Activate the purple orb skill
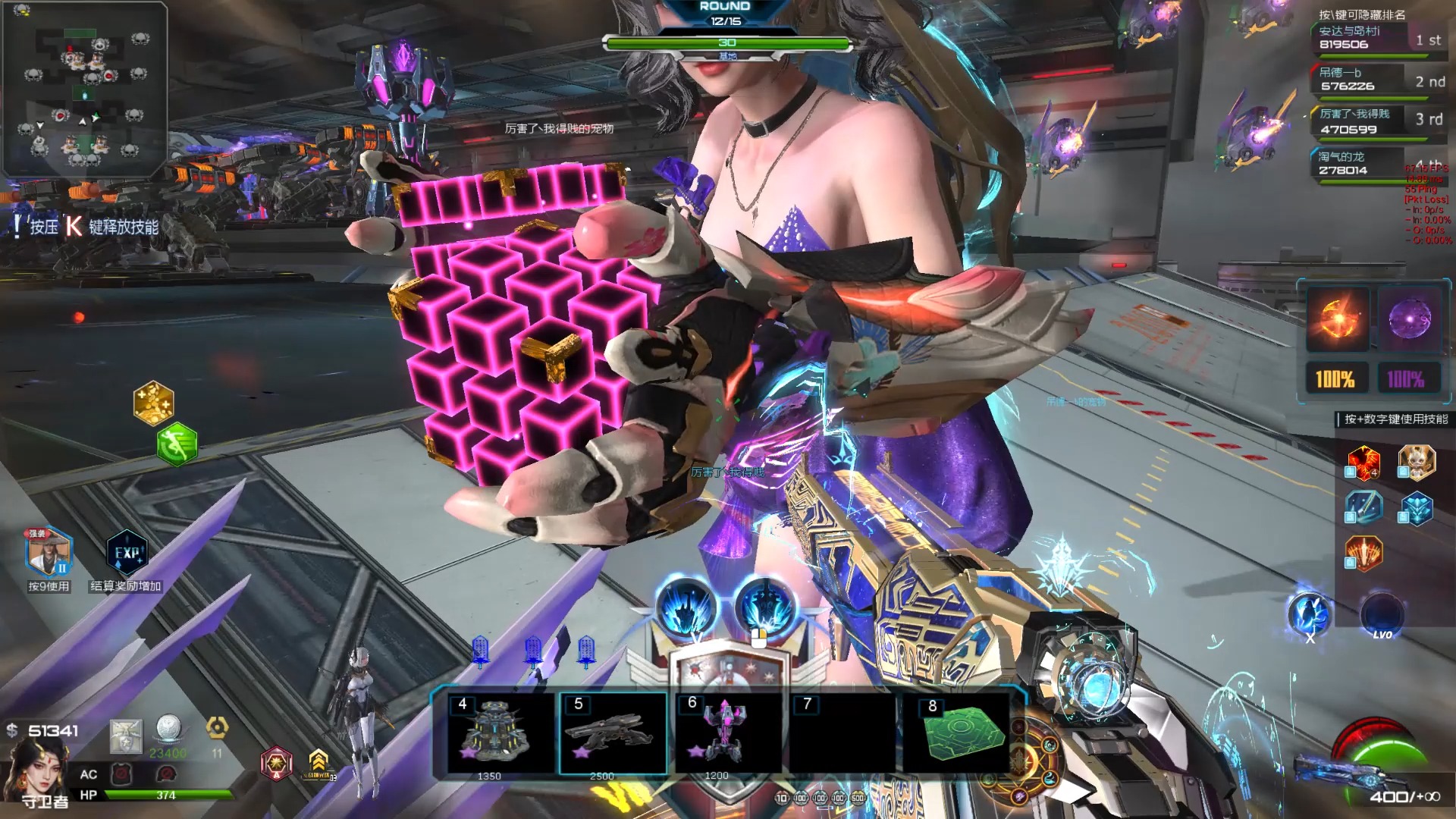Image resolution: width=1456 pixels, height=819 pixels. pyautogui.click(x=1408, y=319)
